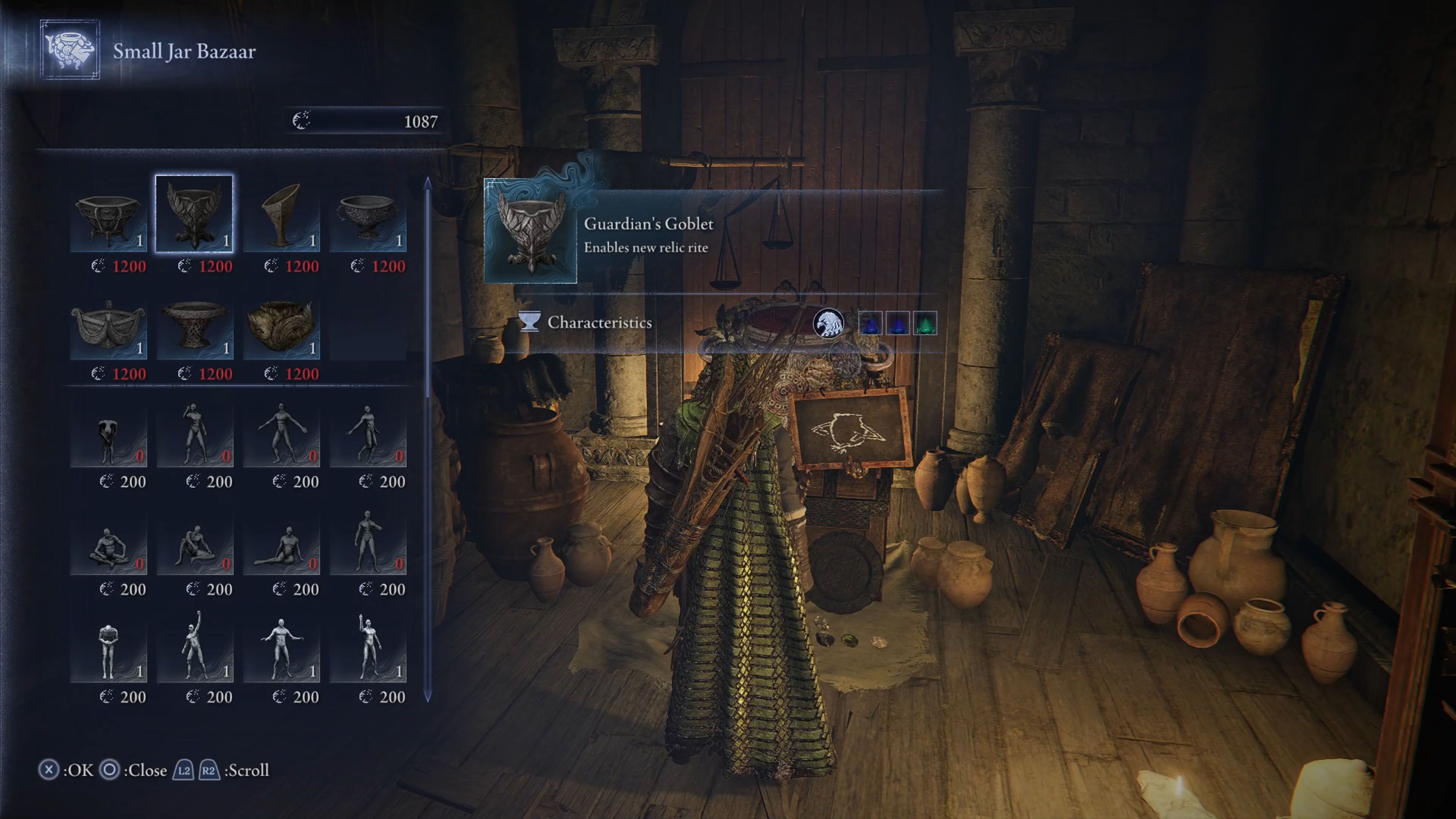Image resolution: width=1456 pixels, height=819 pixels.
Task: Choose the reclining gesture with one leg stretched out
Action: click(281, 545)
